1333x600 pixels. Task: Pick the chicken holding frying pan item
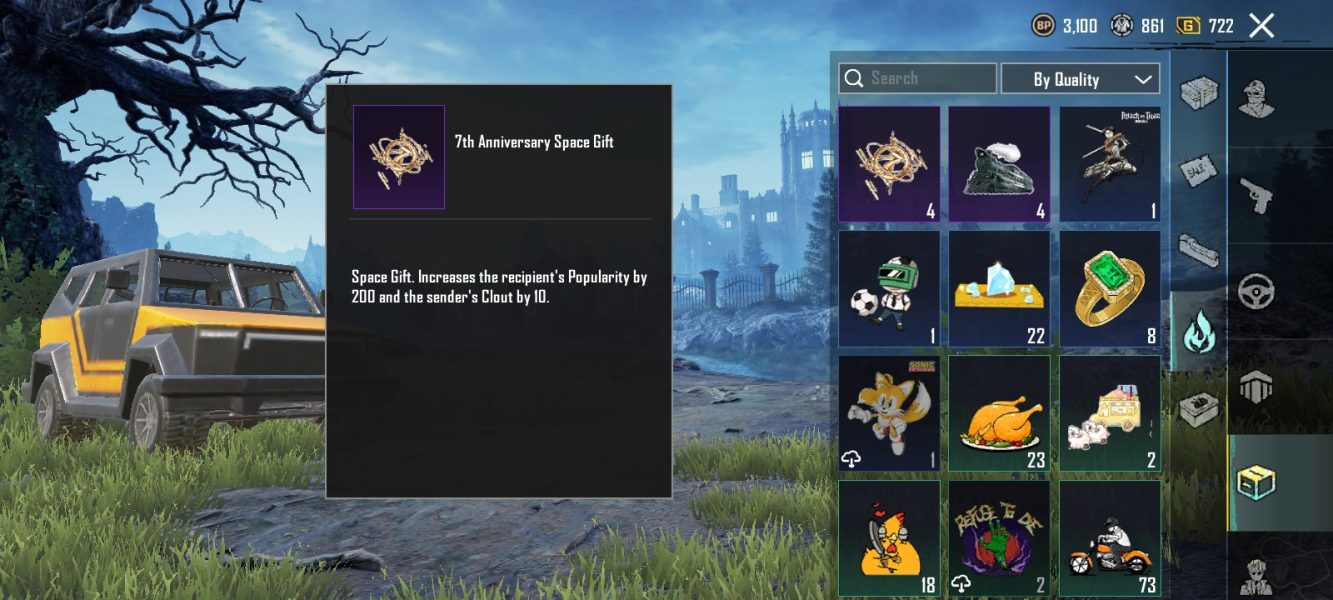889,538
